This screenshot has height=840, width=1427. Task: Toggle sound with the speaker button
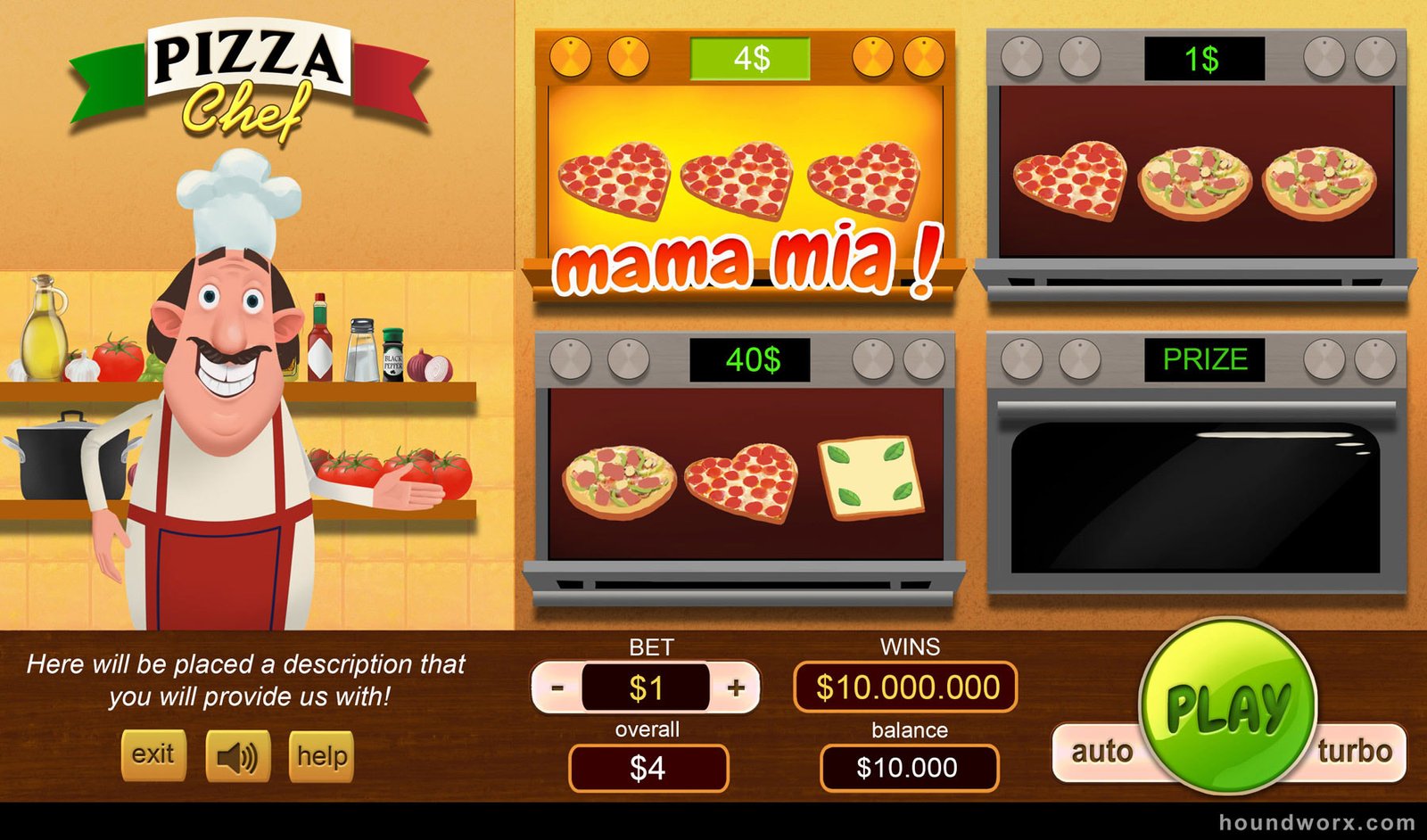click(237, 757)
